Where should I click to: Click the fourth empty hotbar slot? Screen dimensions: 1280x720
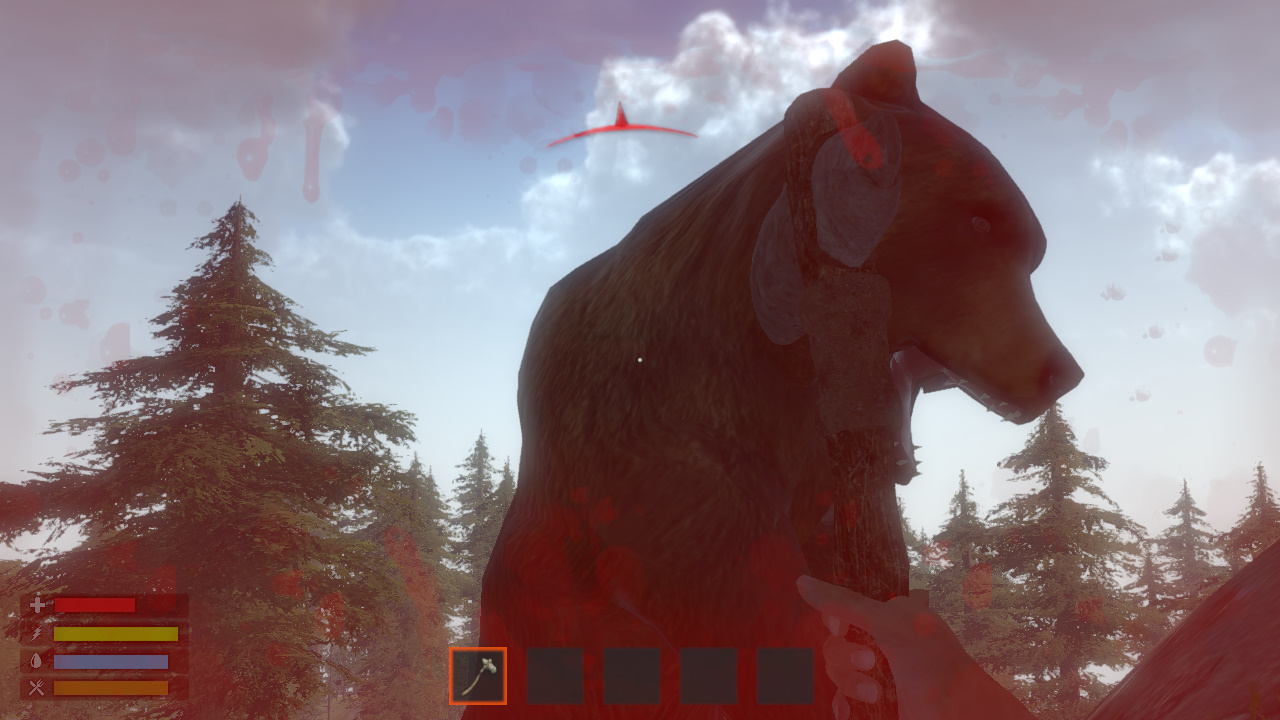pyautogui.click(x=709, y=678)
